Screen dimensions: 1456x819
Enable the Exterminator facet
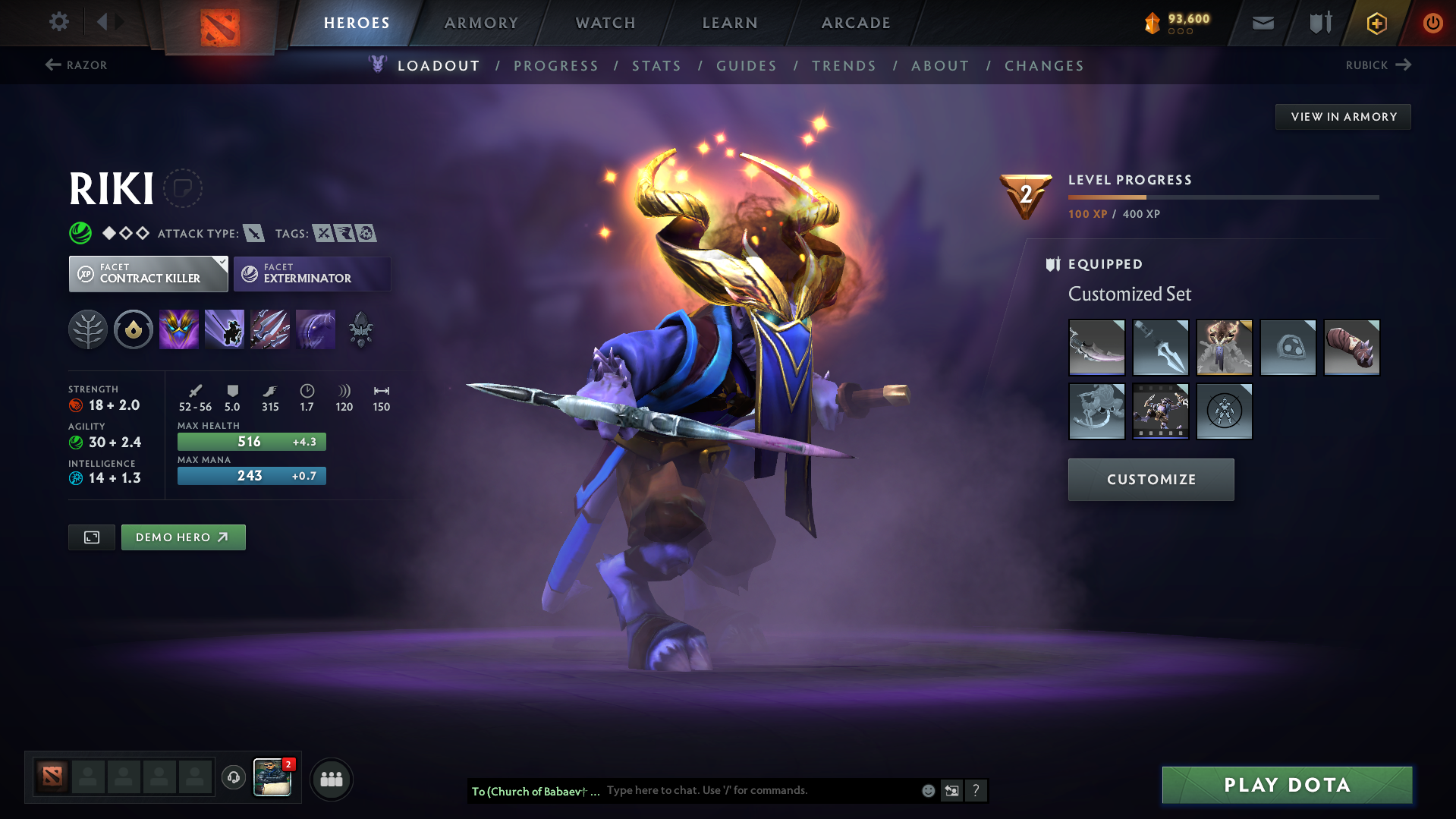[x=312, y=274]
